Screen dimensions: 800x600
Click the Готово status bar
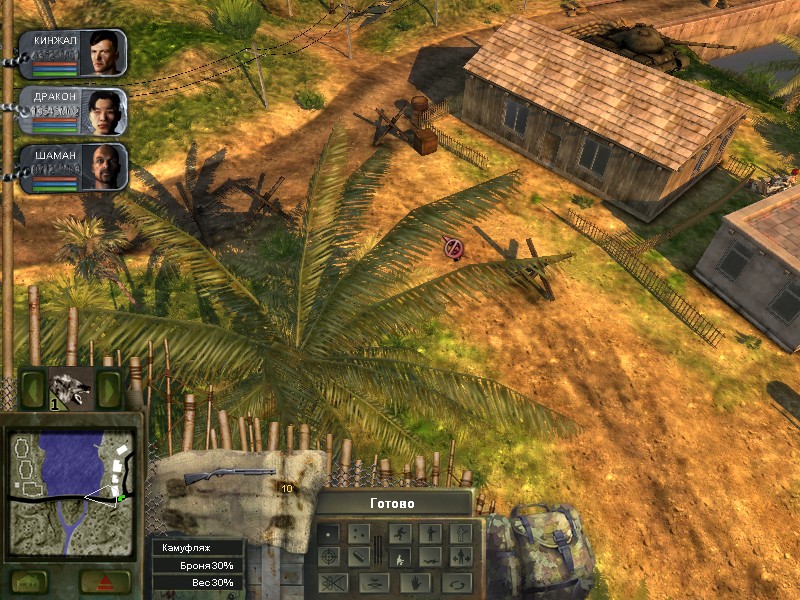coord(393,503)
